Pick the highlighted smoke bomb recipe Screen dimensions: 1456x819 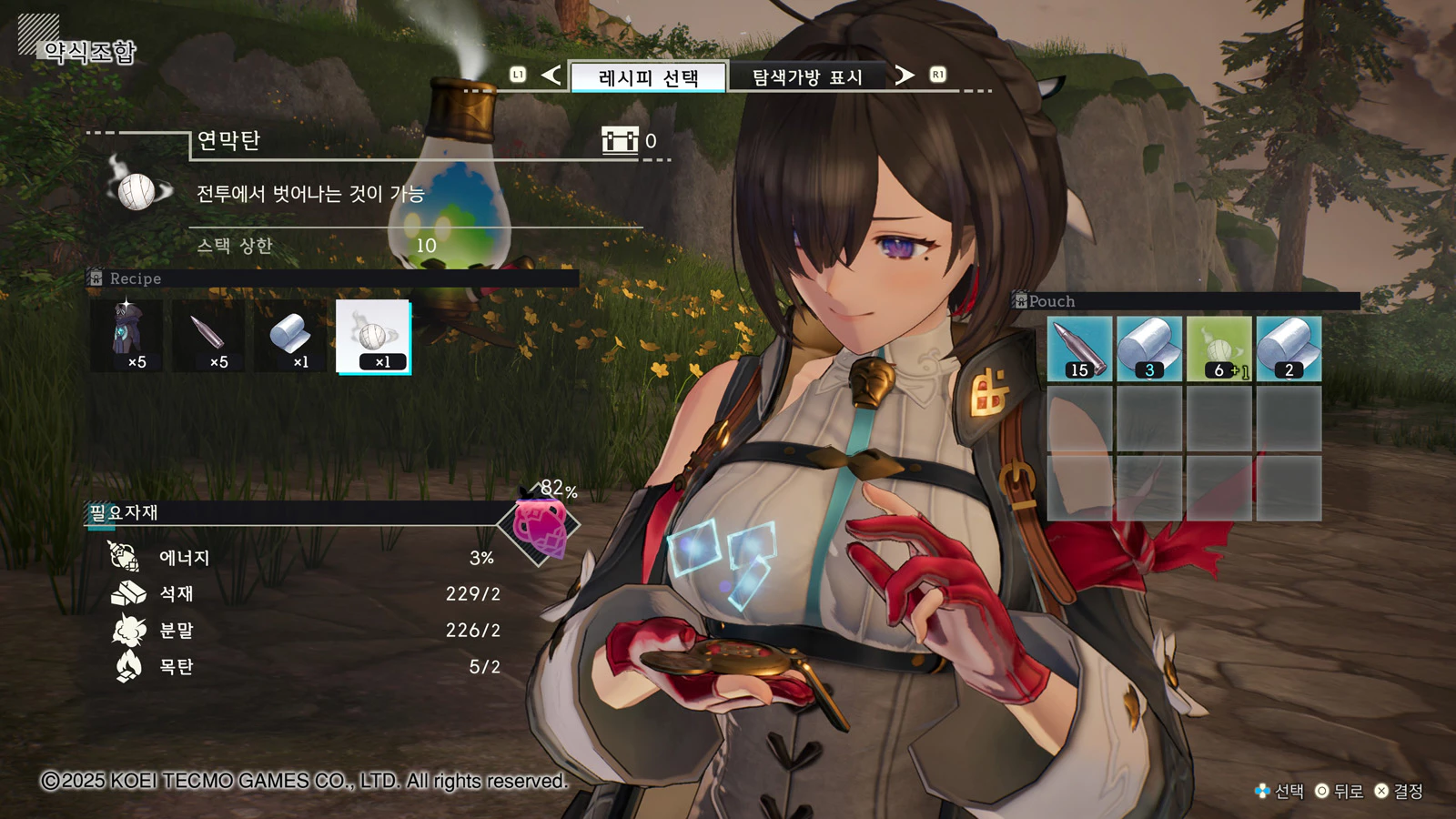[373, 337]
